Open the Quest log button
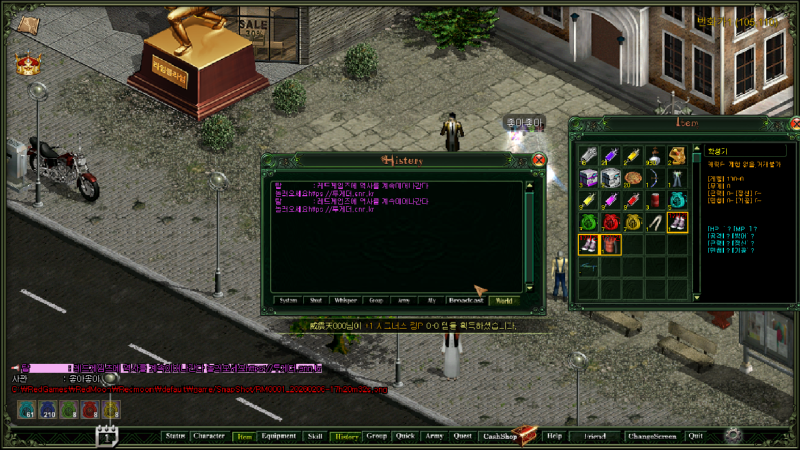This screenshot has width=800, height=450. [462, 436]
